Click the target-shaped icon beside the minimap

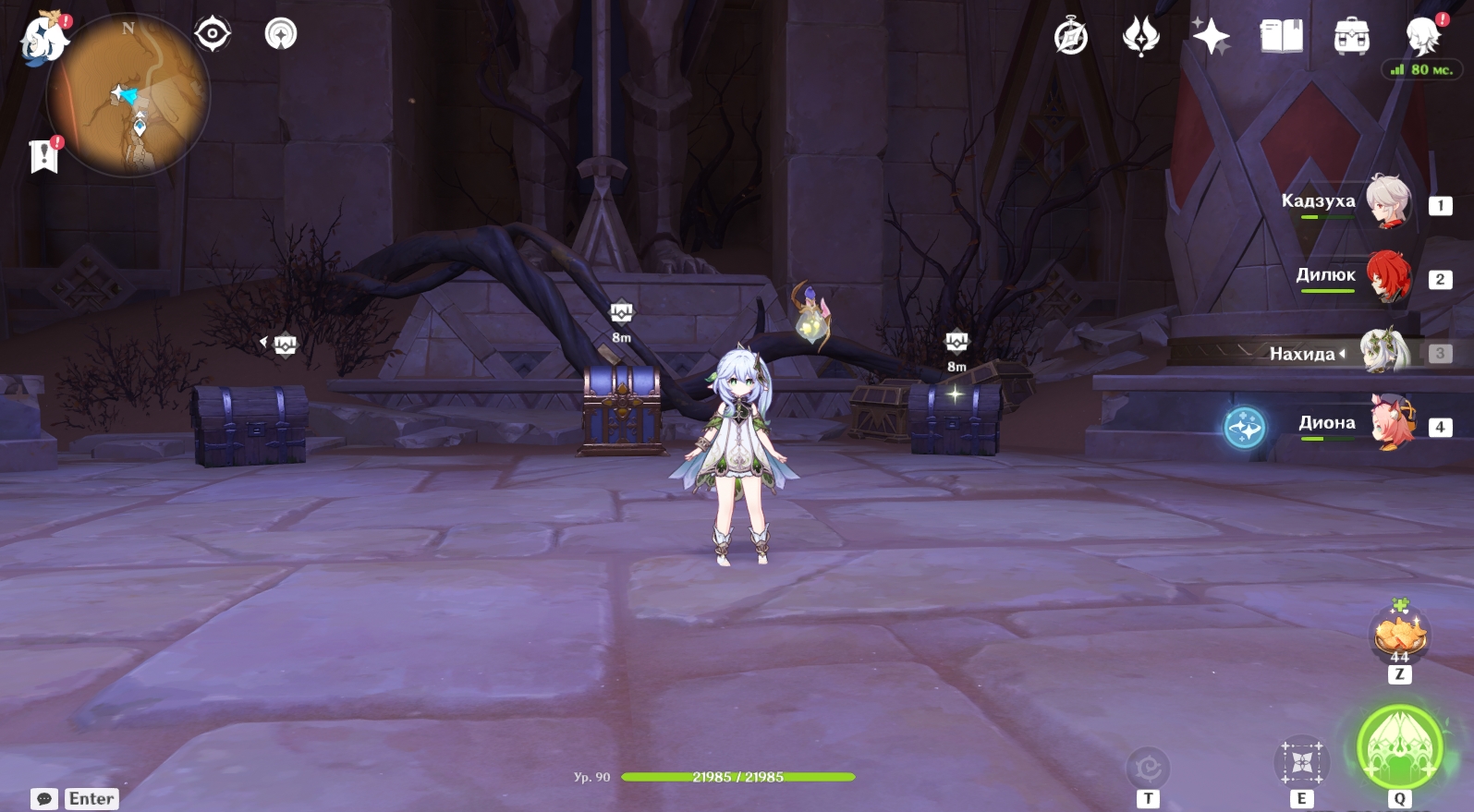(213, 34)
